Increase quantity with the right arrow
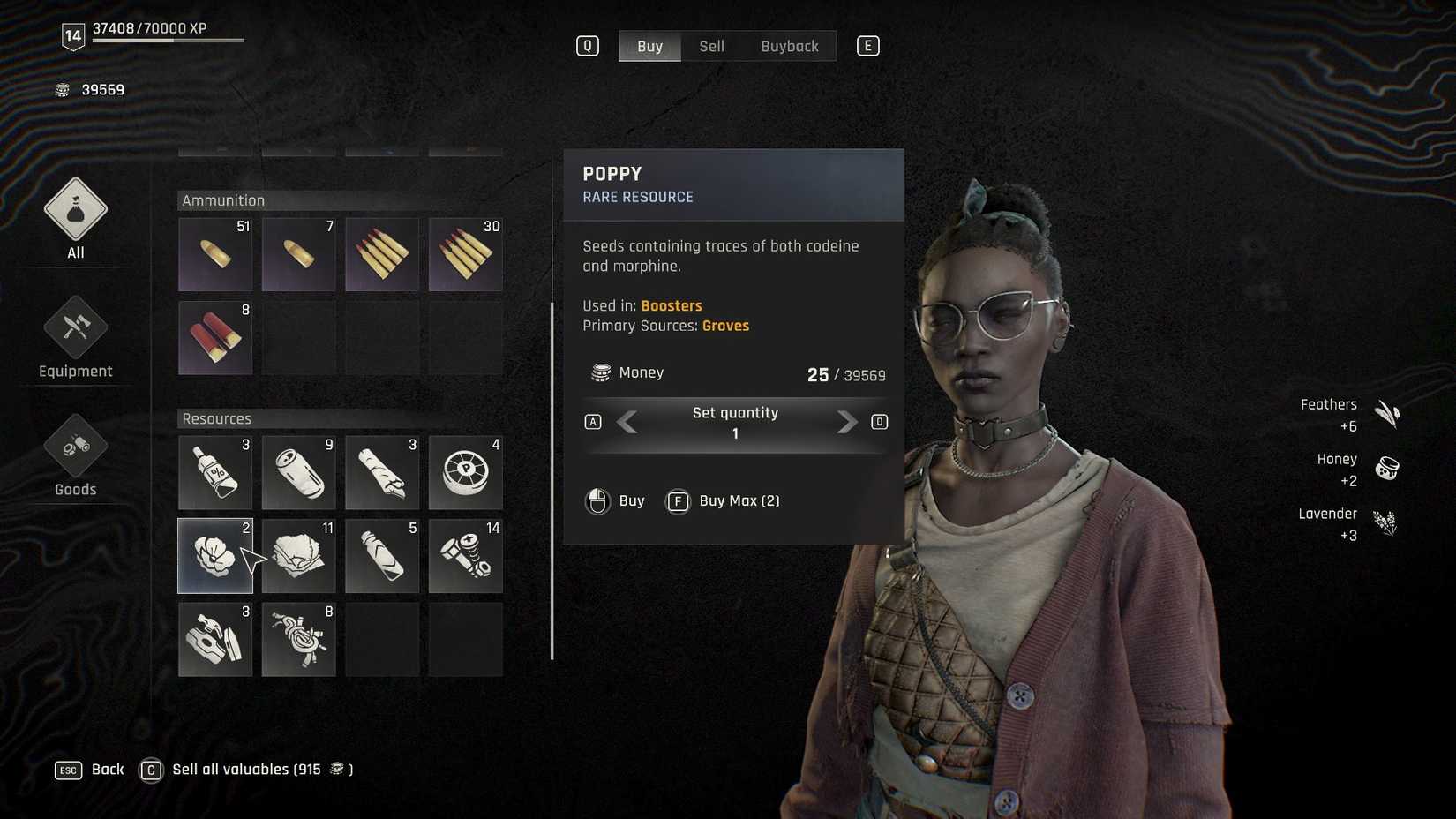1456x819 pixels. pos(846,423)
